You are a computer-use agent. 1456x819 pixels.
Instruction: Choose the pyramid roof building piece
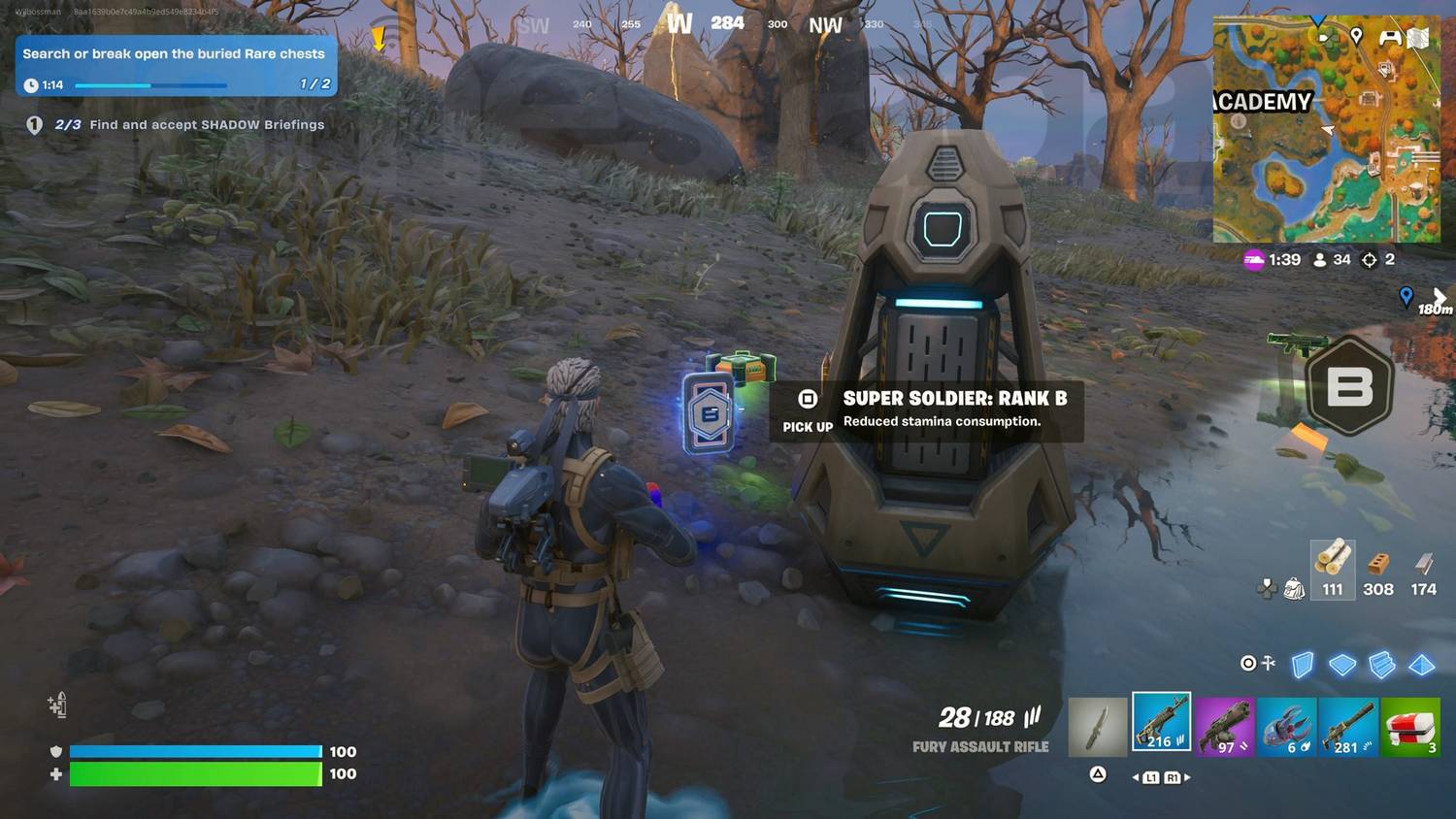[x=1422, y=665]
